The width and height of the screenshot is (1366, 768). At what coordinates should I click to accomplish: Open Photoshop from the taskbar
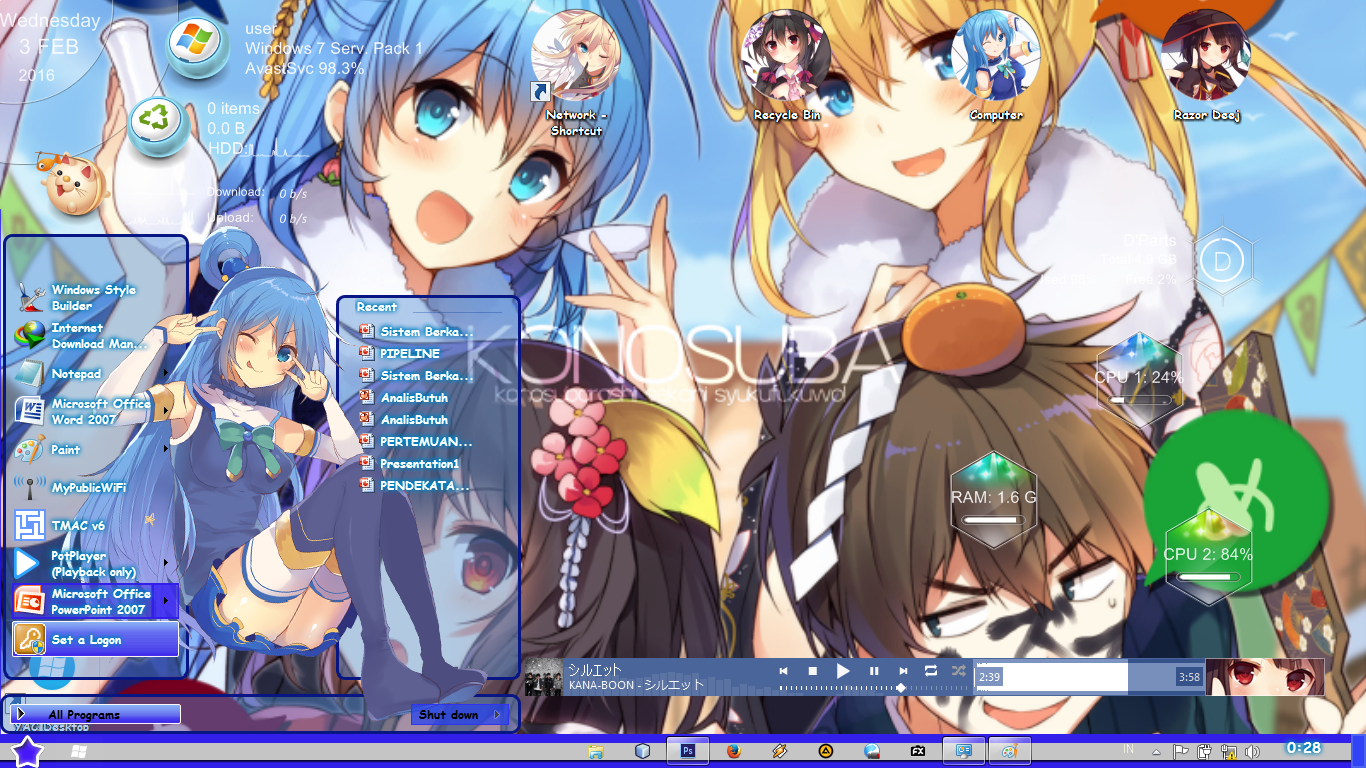coord(686,751)
